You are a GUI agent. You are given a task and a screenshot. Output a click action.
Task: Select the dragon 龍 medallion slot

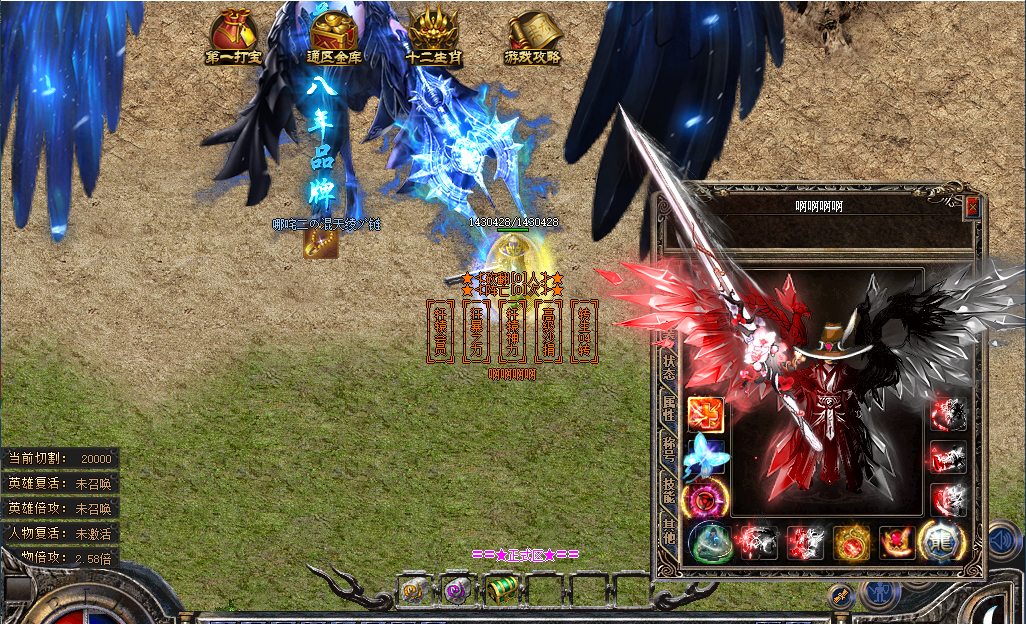tap(940, 542)
